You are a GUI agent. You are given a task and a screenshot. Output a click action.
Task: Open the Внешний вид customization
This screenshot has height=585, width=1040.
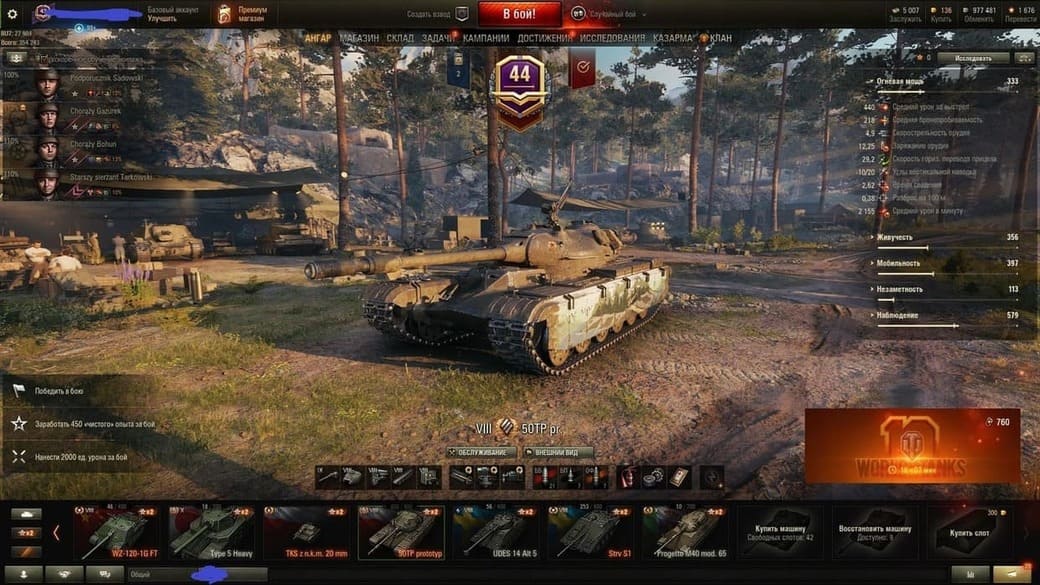coord(558,452)
